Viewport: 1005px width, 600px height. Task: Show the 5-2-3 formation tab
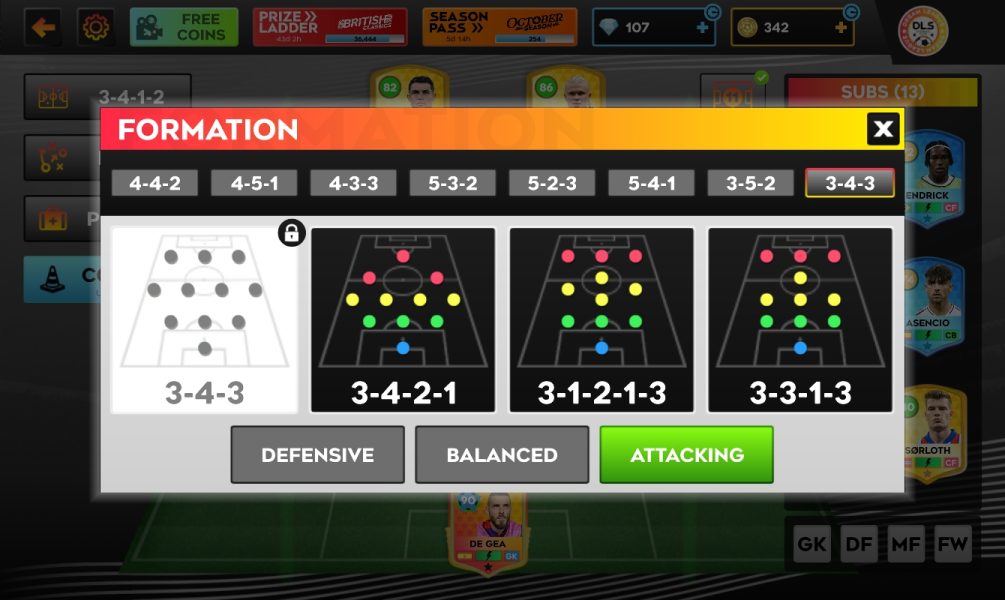click(551, 183)
